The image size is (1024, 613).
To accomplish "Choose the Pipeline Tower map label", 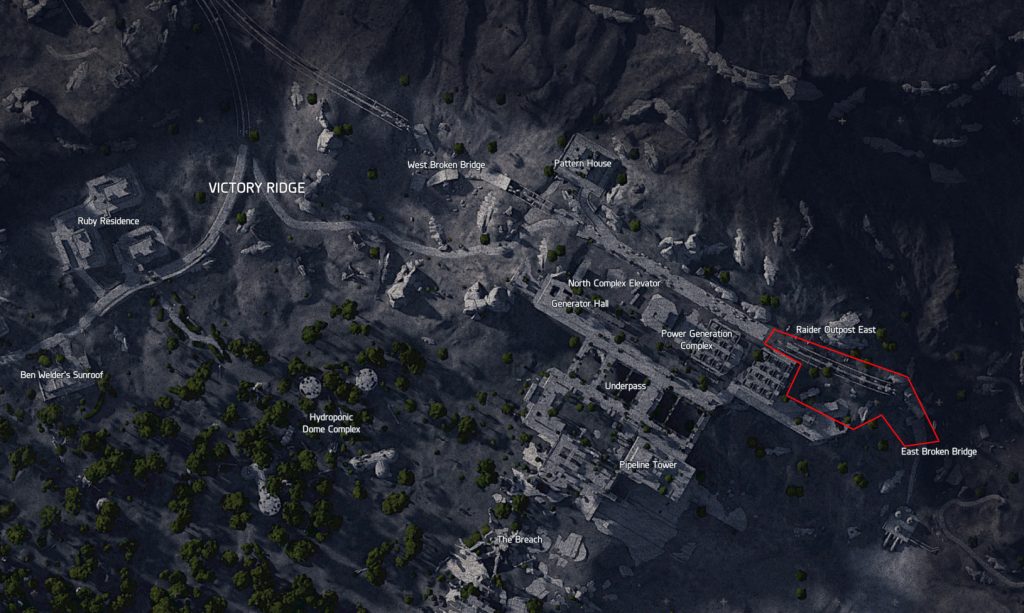I will pyautogui.click(x=648, y=466).
